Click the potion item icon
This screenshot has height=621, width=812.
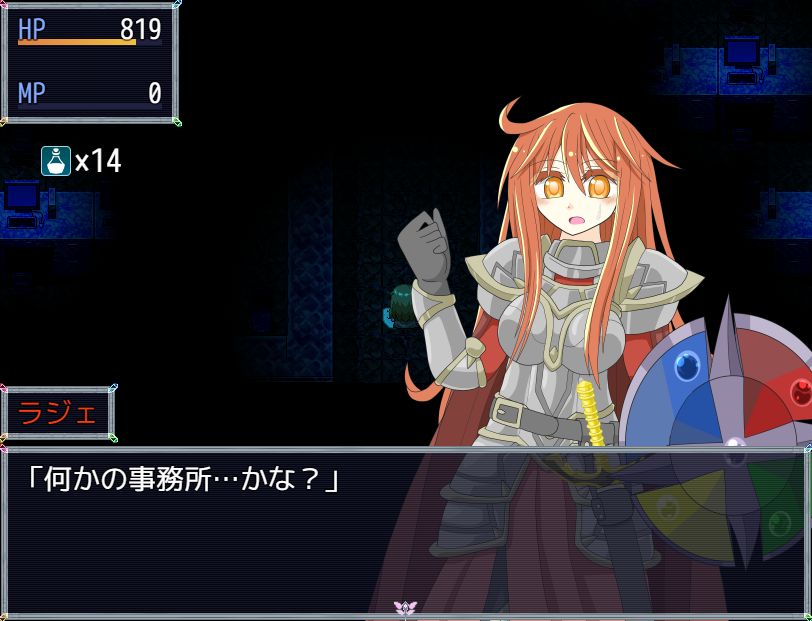[56, 160]
